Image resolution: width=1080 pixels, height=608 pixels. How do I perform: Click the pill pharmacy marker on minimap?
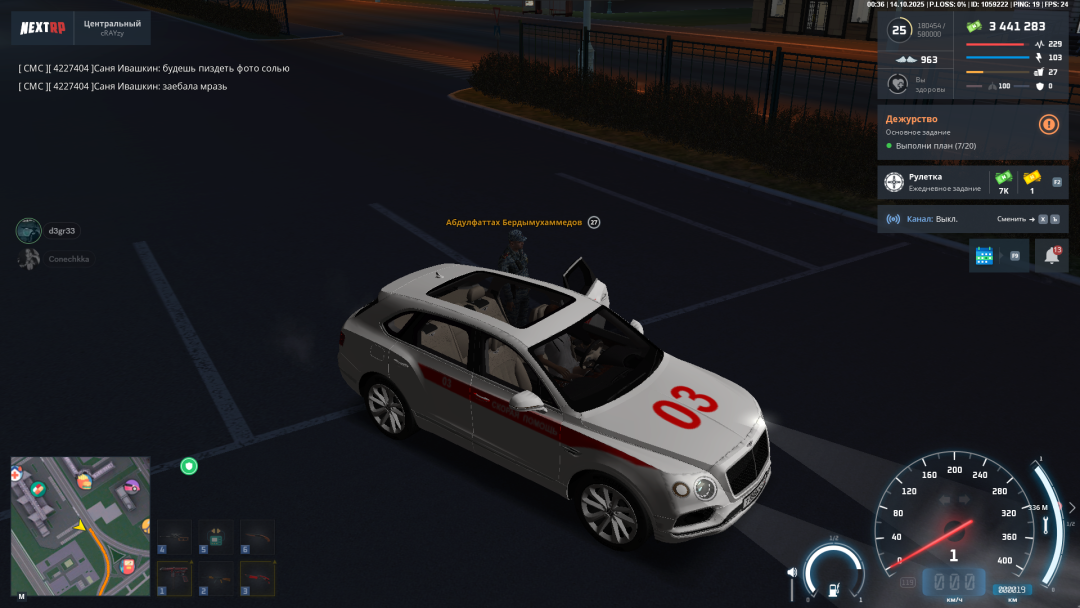pos(38,489)
